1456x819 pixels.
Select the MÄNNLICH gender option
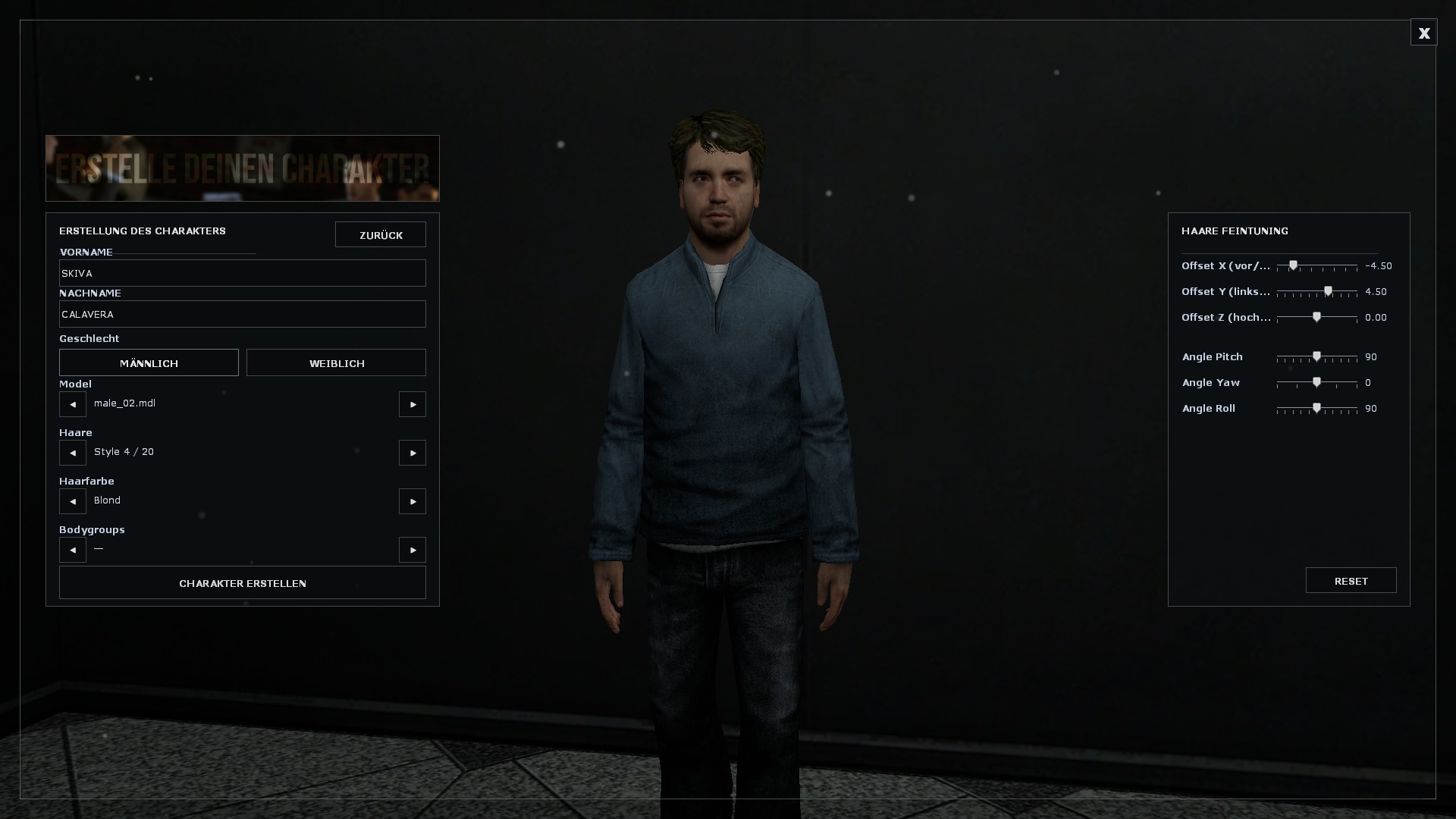point(149,362)
